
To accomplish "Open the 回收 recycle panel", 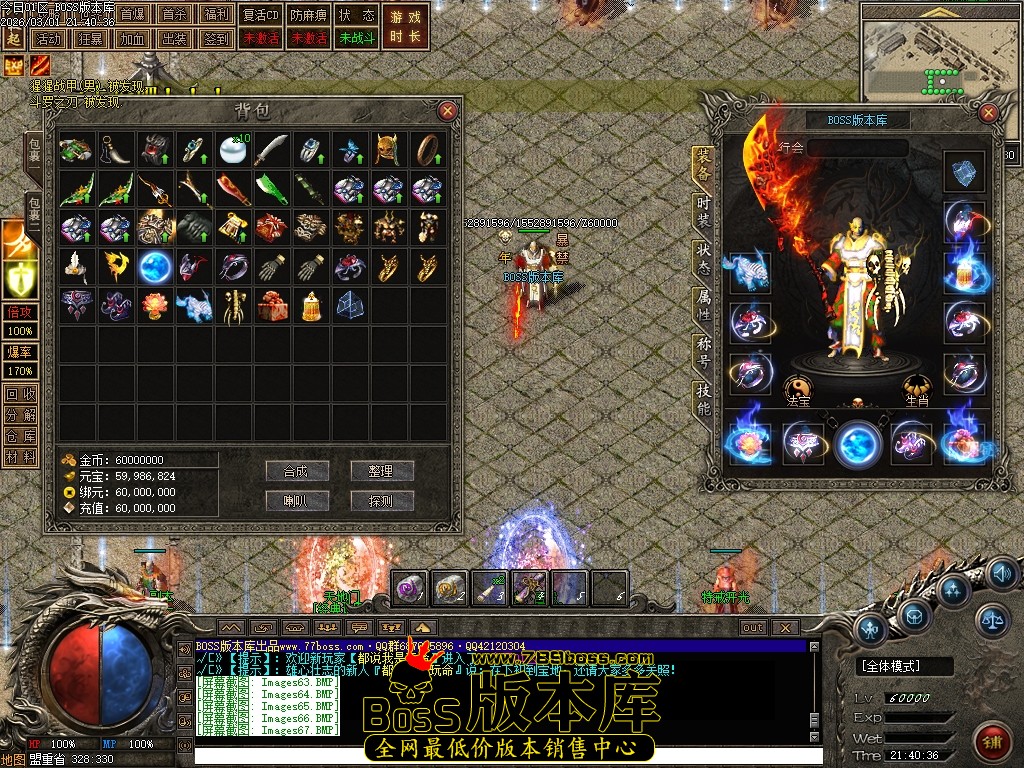I will [20, 394].
